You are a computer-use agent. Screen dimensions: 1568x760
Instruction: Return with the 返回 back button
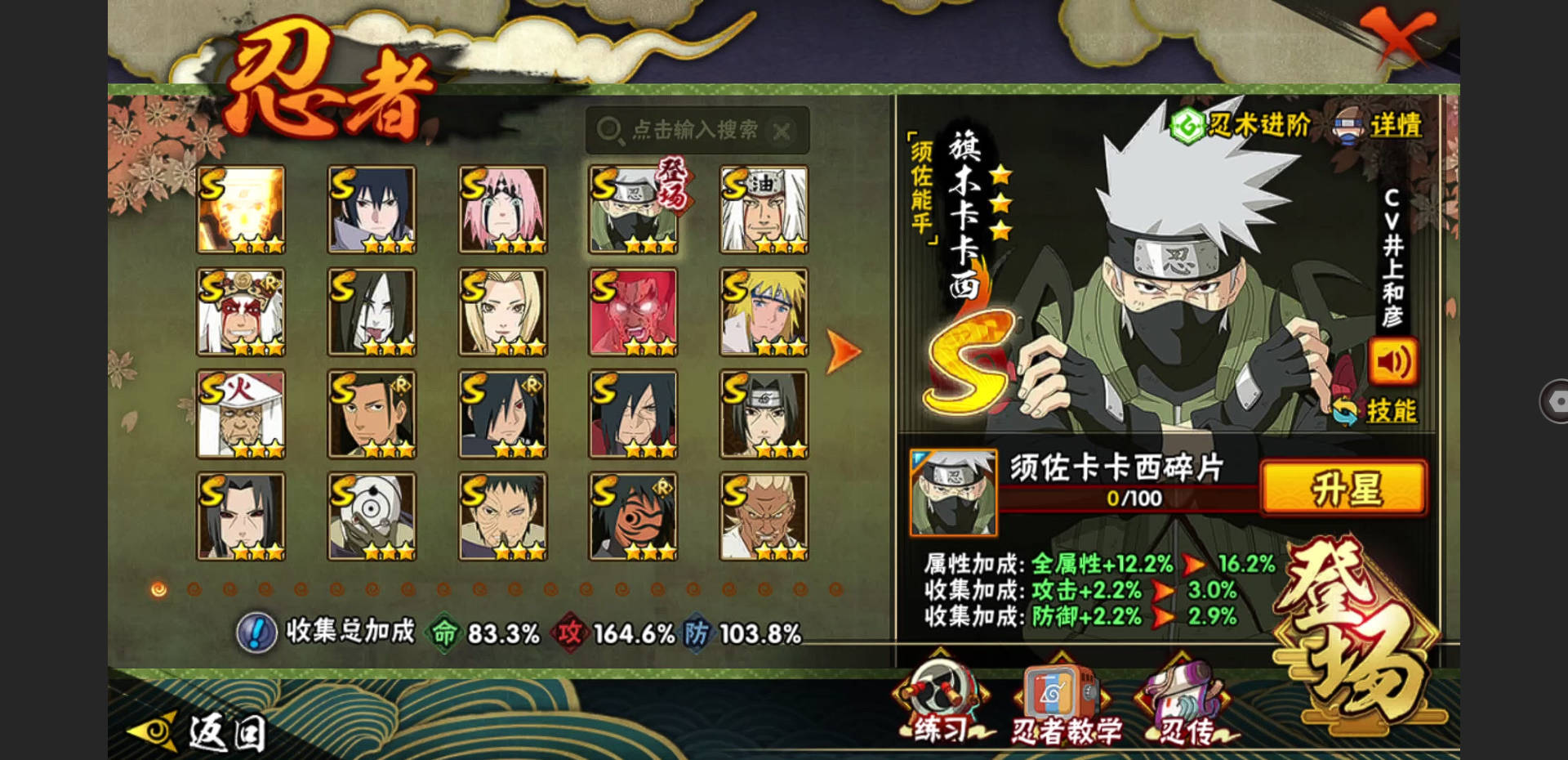[200, 731]
